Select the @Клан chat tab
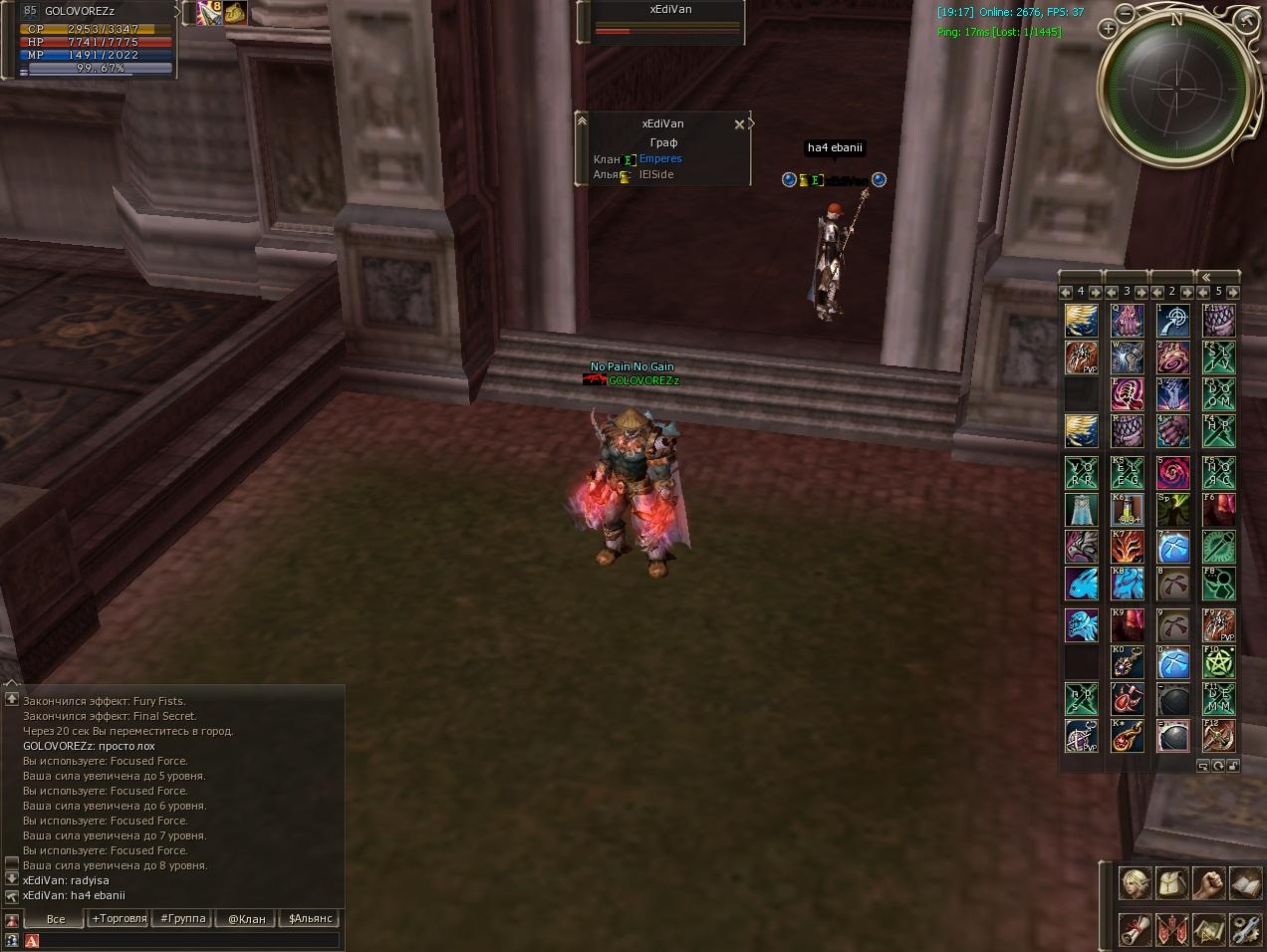1267x952 pixels. point(246,918)
